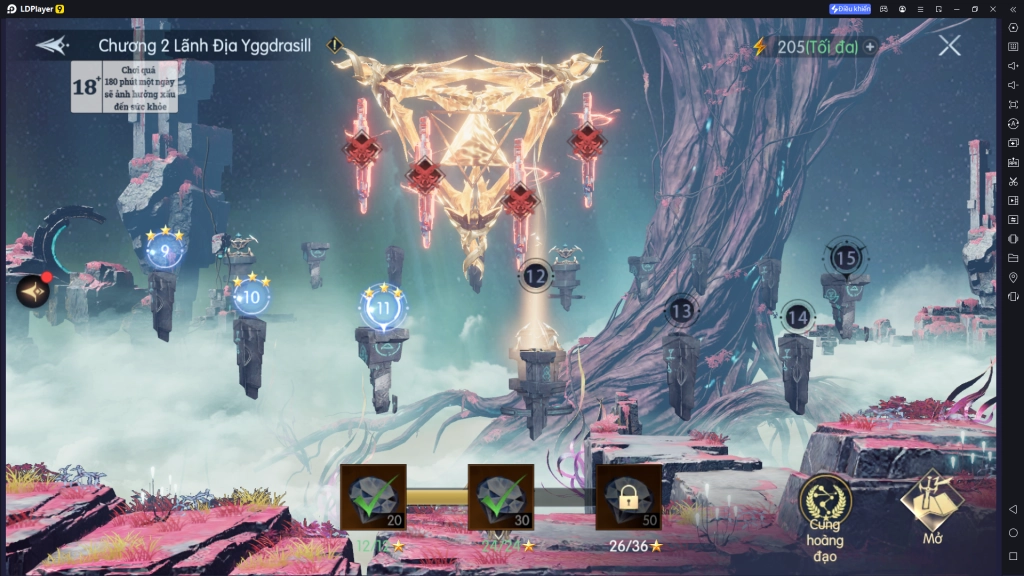Enter stage 11 node
This screenshot has width=1024, height=576.
[383, 308]
